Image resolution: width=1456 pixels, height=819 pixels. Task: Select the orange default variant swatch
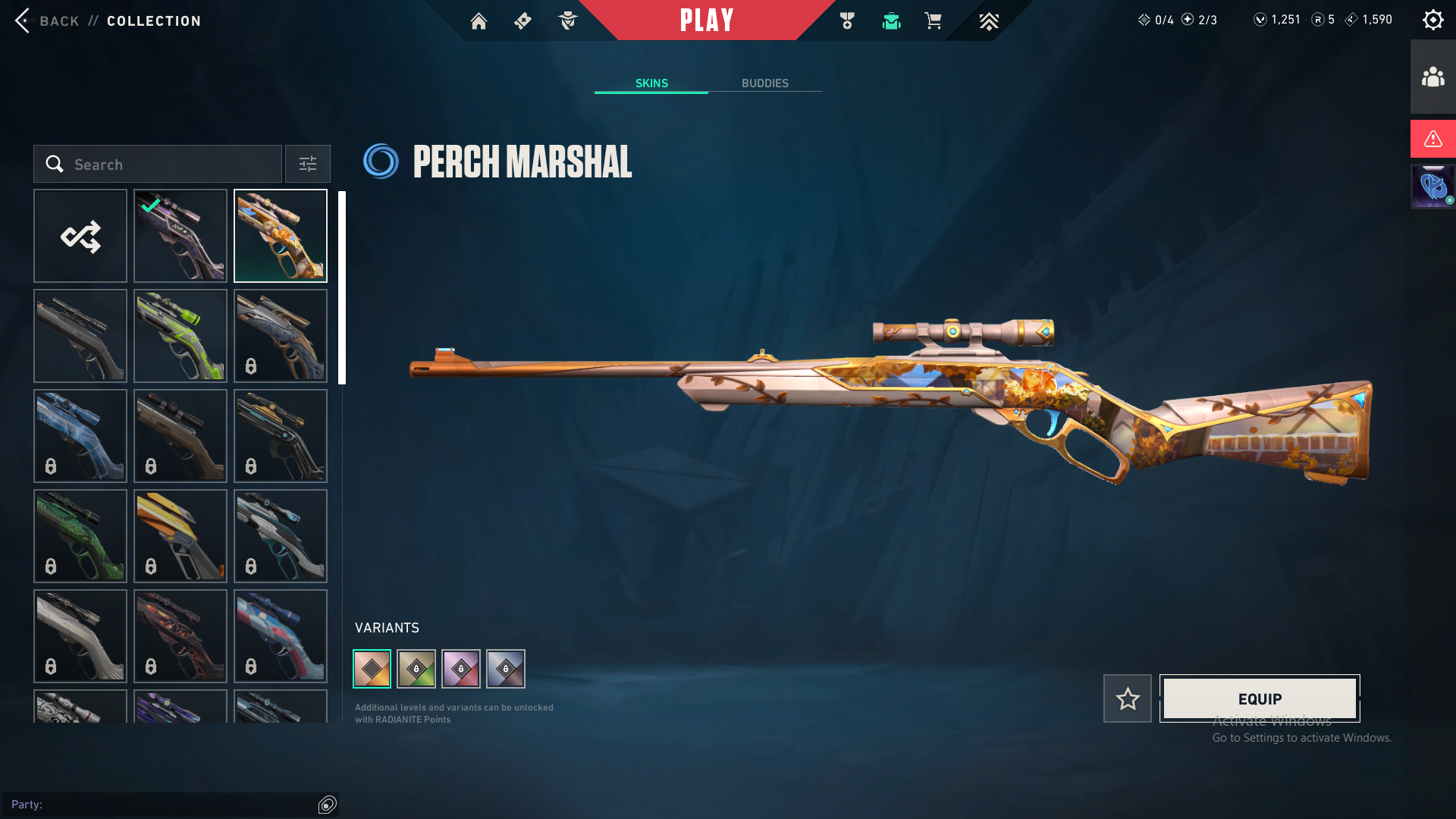pyautogui.click(x=372, y=669)
